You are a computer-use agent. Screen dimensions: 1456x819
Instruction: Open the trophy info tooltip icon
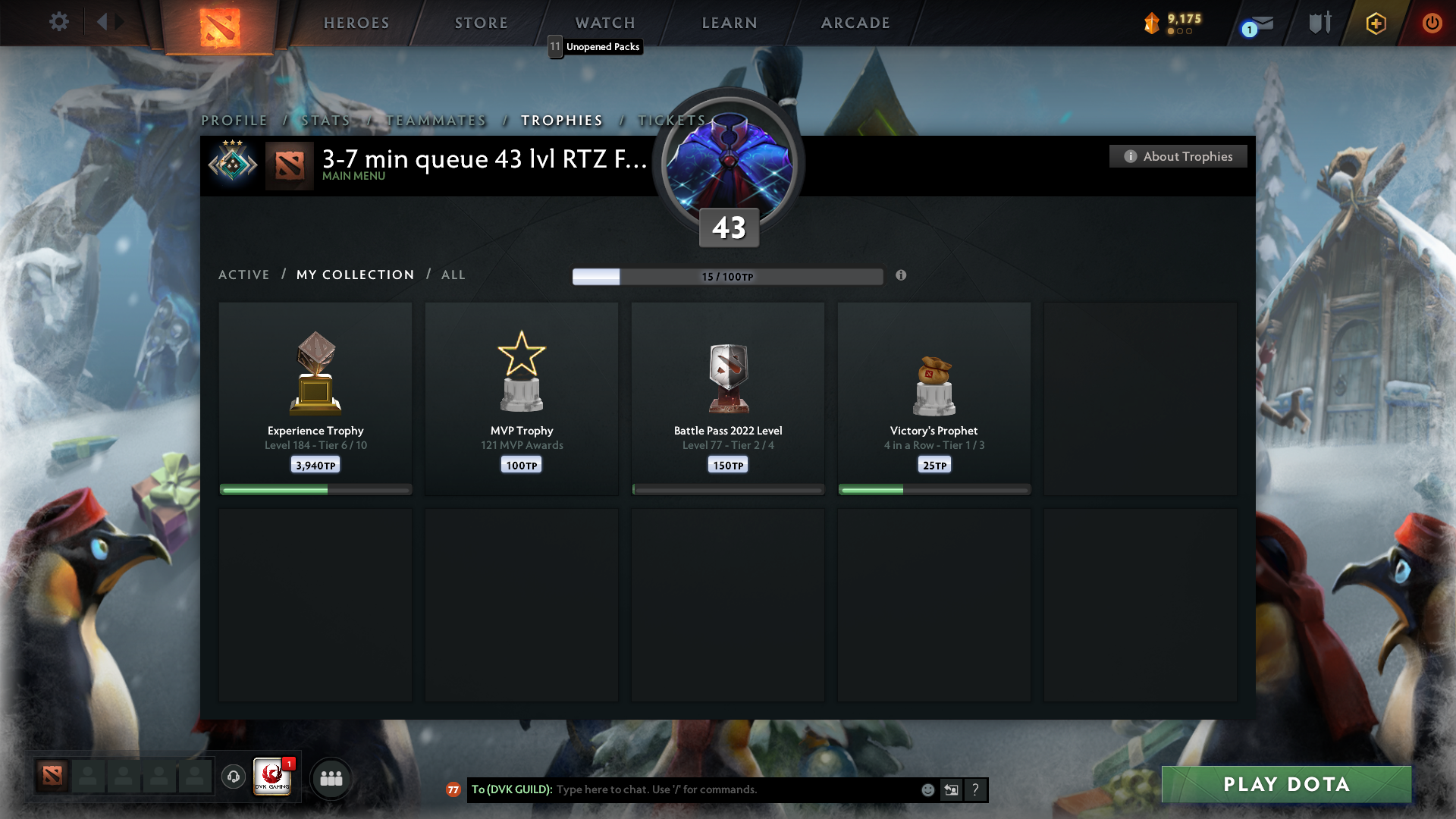click(902, 276)
